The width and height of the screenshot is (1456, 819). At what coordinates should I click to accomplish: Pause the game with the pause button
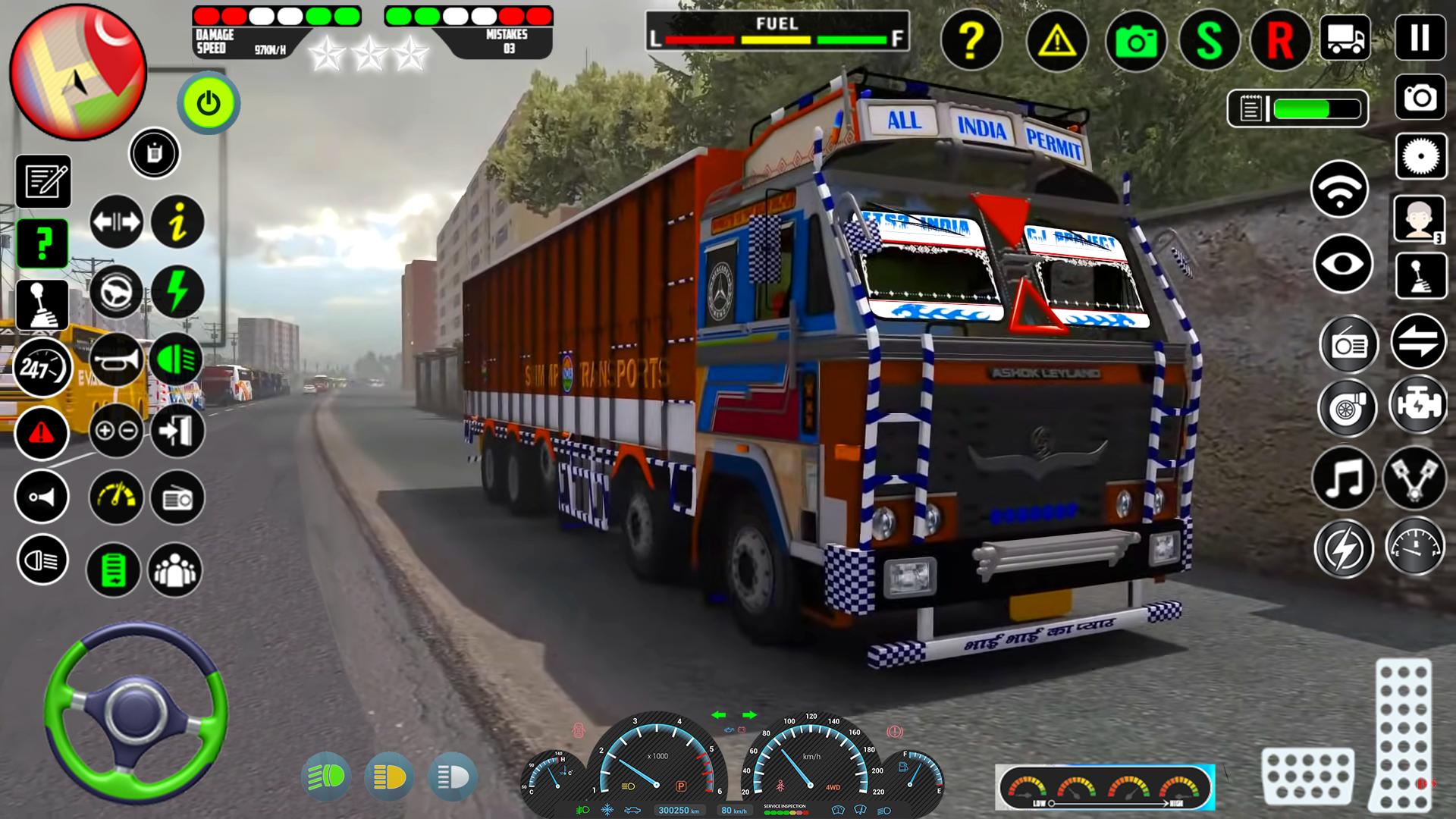1420,38
